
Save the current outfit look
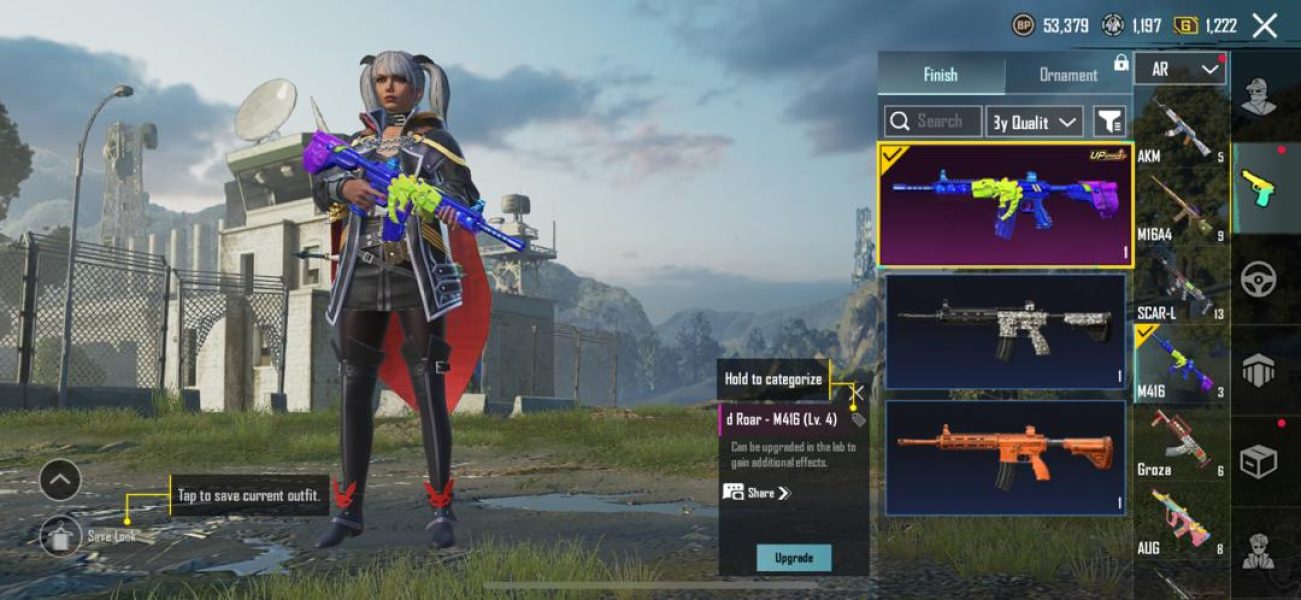[x=61, y=536]
